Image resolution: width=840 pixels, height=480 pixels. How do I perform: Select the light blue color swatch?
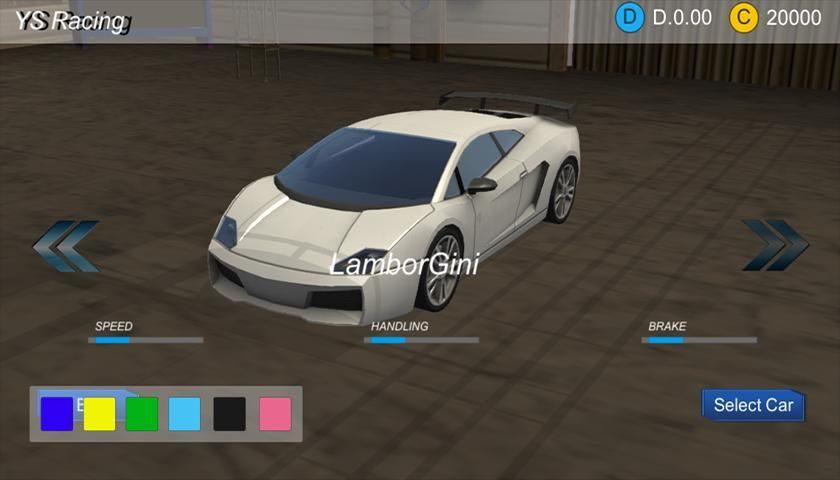coord(185,414)
